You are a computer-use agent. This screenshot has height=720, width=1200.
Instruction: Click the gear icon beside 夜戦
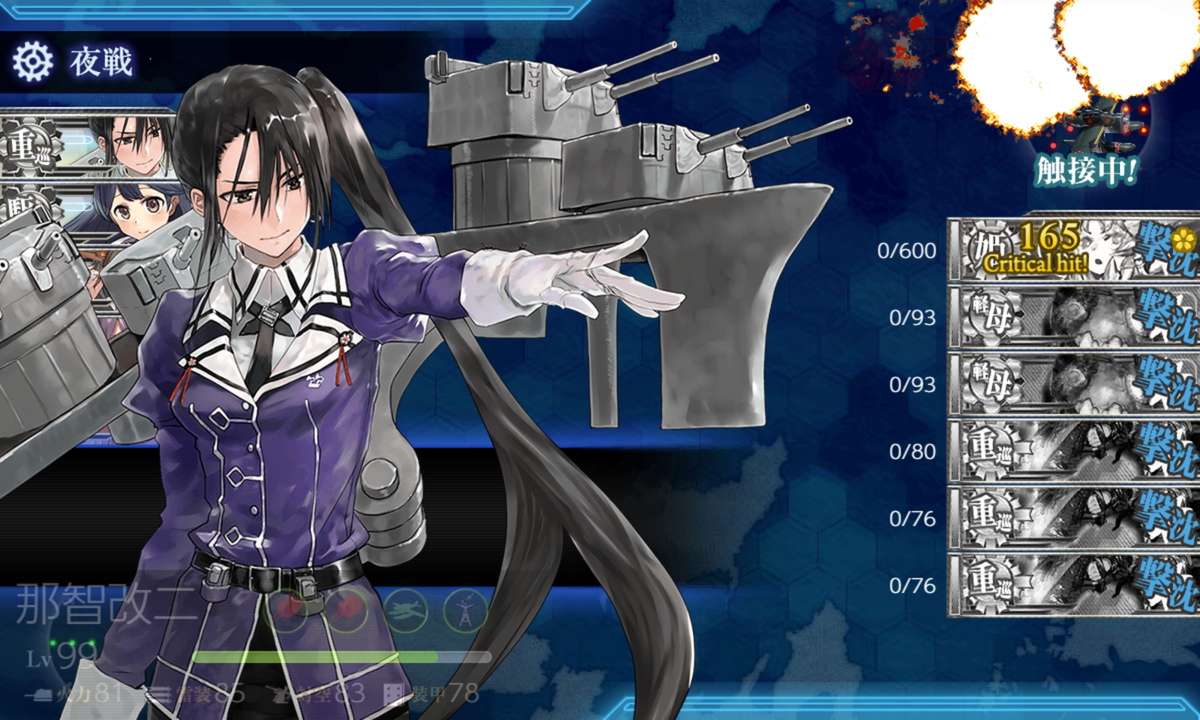[x=32, y=62]
